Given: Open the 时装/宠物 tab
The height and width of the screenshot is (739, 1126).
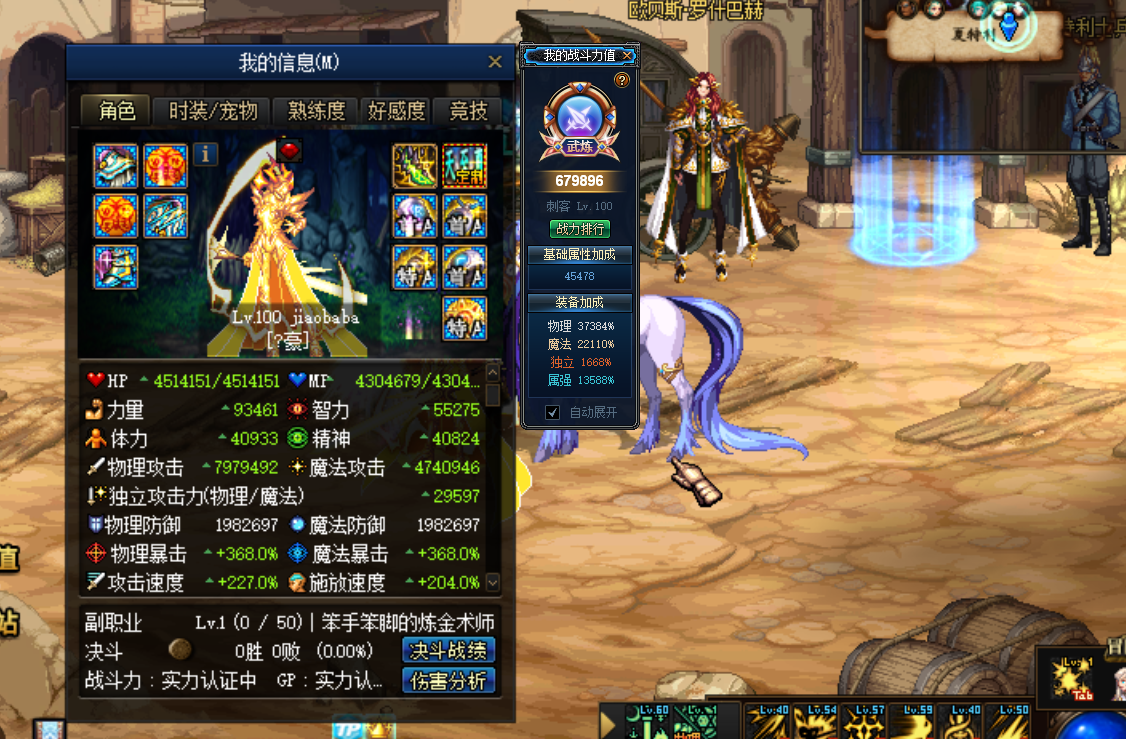Looking at the screenshot, I should tap(213, 111).
